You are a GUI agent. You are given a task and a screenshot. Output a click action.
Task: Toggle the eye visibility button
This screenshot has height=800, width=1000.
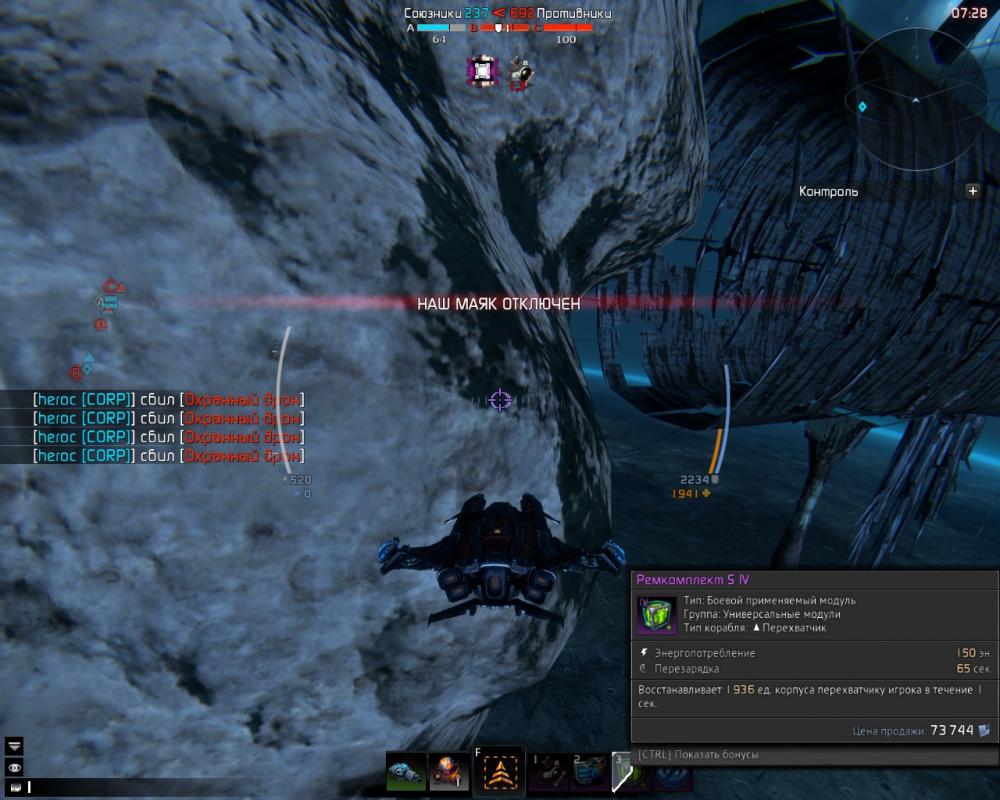(14, 767)
